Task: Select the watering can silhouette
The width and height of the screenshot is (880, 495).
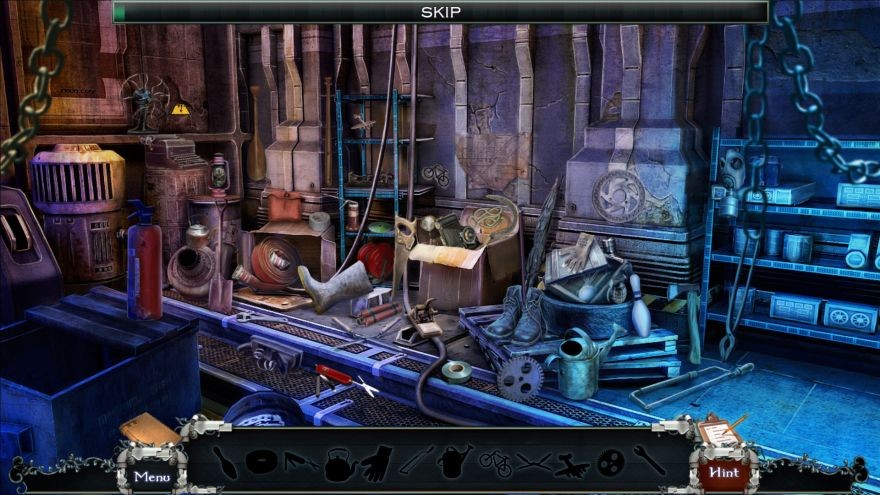Action: click(x=455, y=462)
